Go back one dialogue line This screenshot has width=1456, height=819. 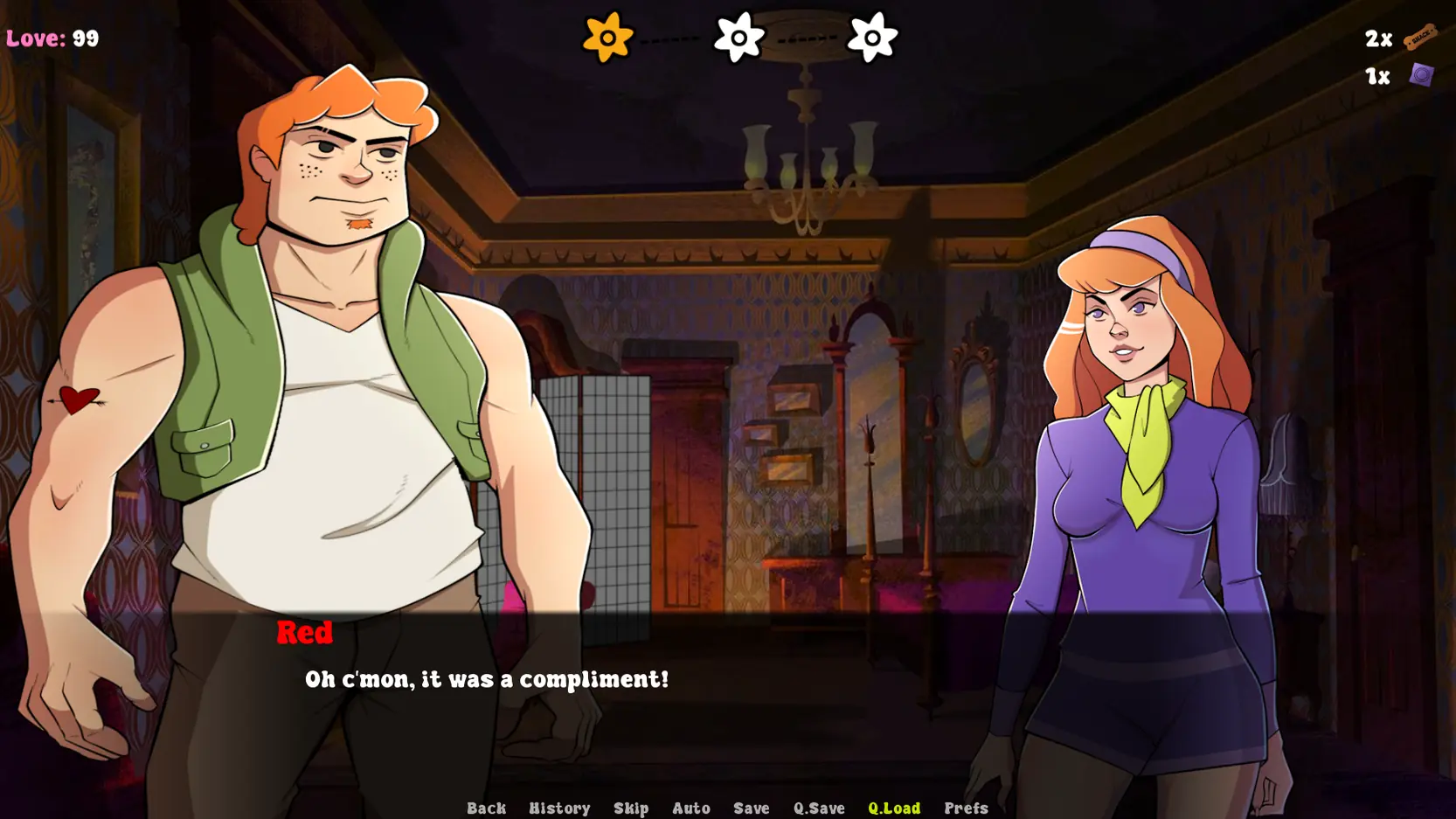click(x=486, y=808)
